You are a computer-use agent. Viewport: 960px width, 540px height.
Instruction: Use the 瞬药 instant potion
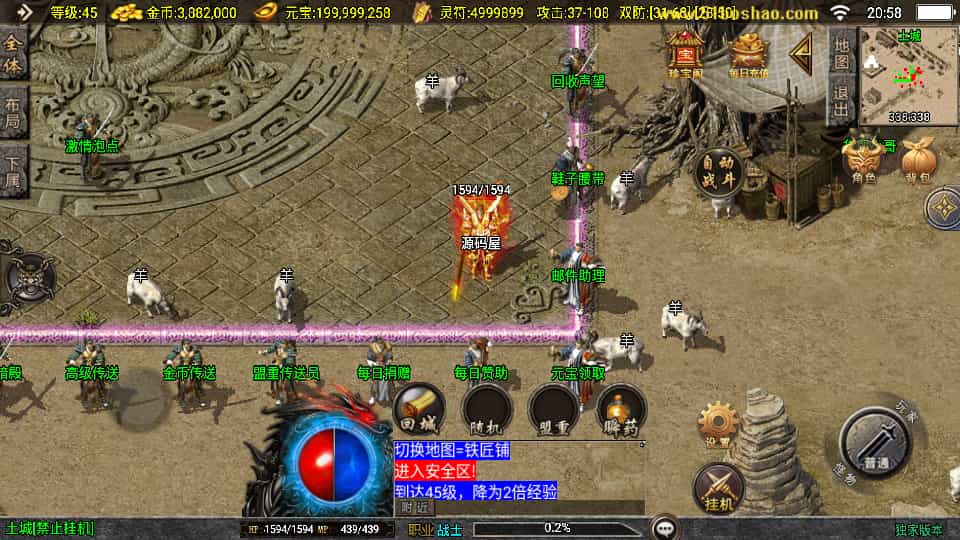[x=621, y=409]
